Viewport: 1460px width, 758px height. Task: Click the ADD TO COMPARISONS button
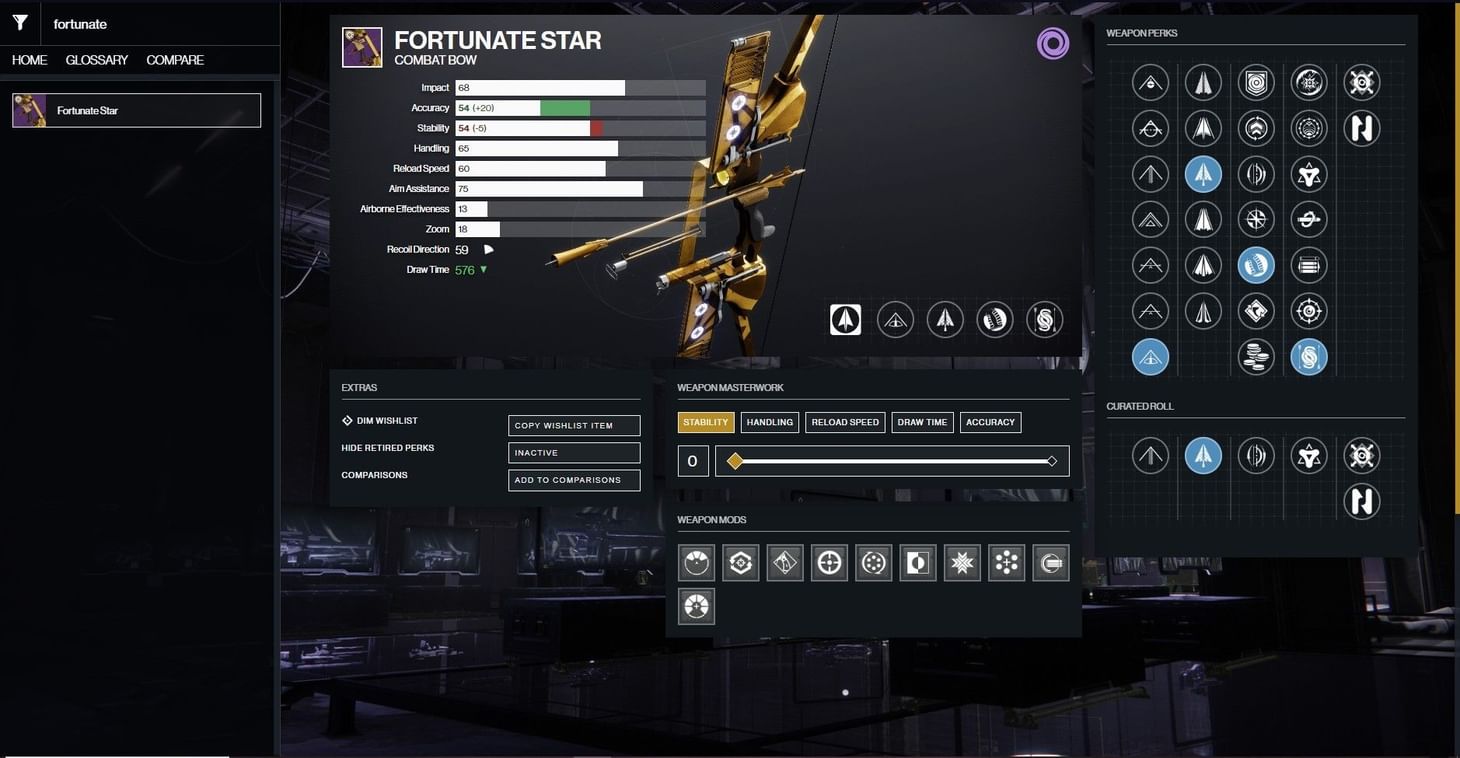pos(573,480)
